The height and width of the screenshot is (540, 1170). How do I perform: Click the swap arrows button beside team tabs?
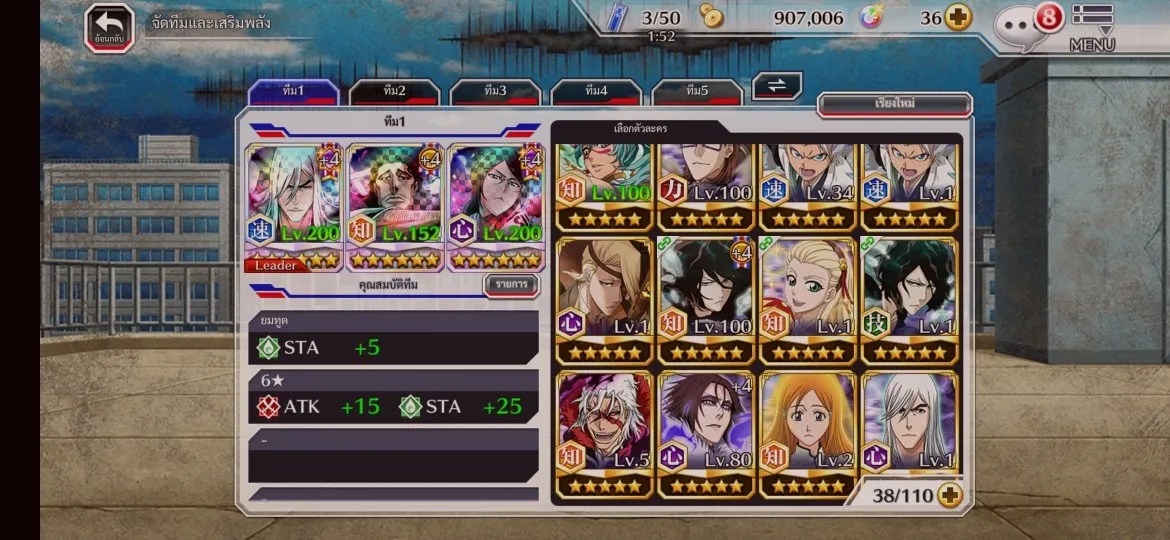(x=777, y=86)
